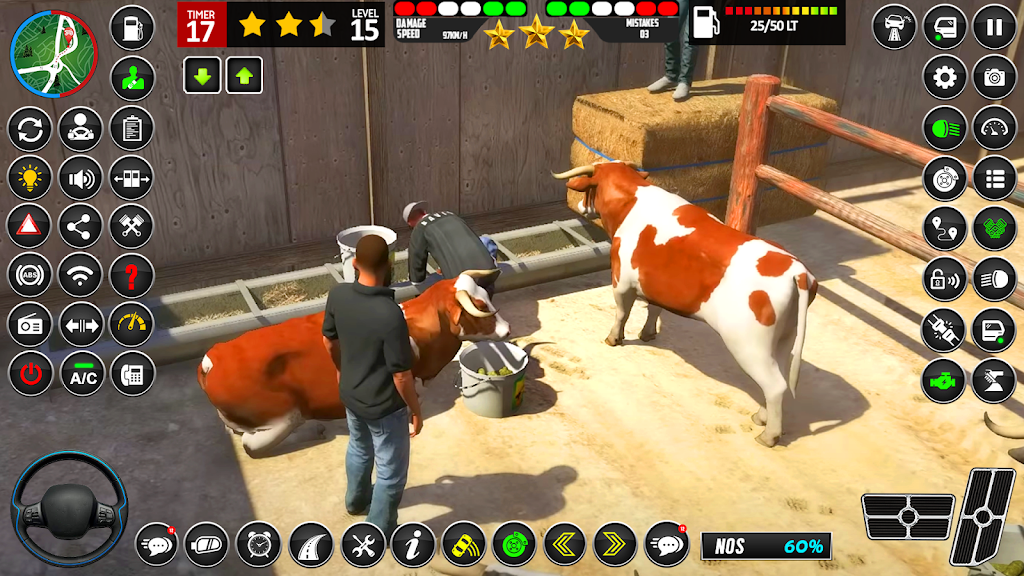1024x576 pixels.
Task: Sound the horn speaker button
Action: pyautogui.click(x=81, y=177)
